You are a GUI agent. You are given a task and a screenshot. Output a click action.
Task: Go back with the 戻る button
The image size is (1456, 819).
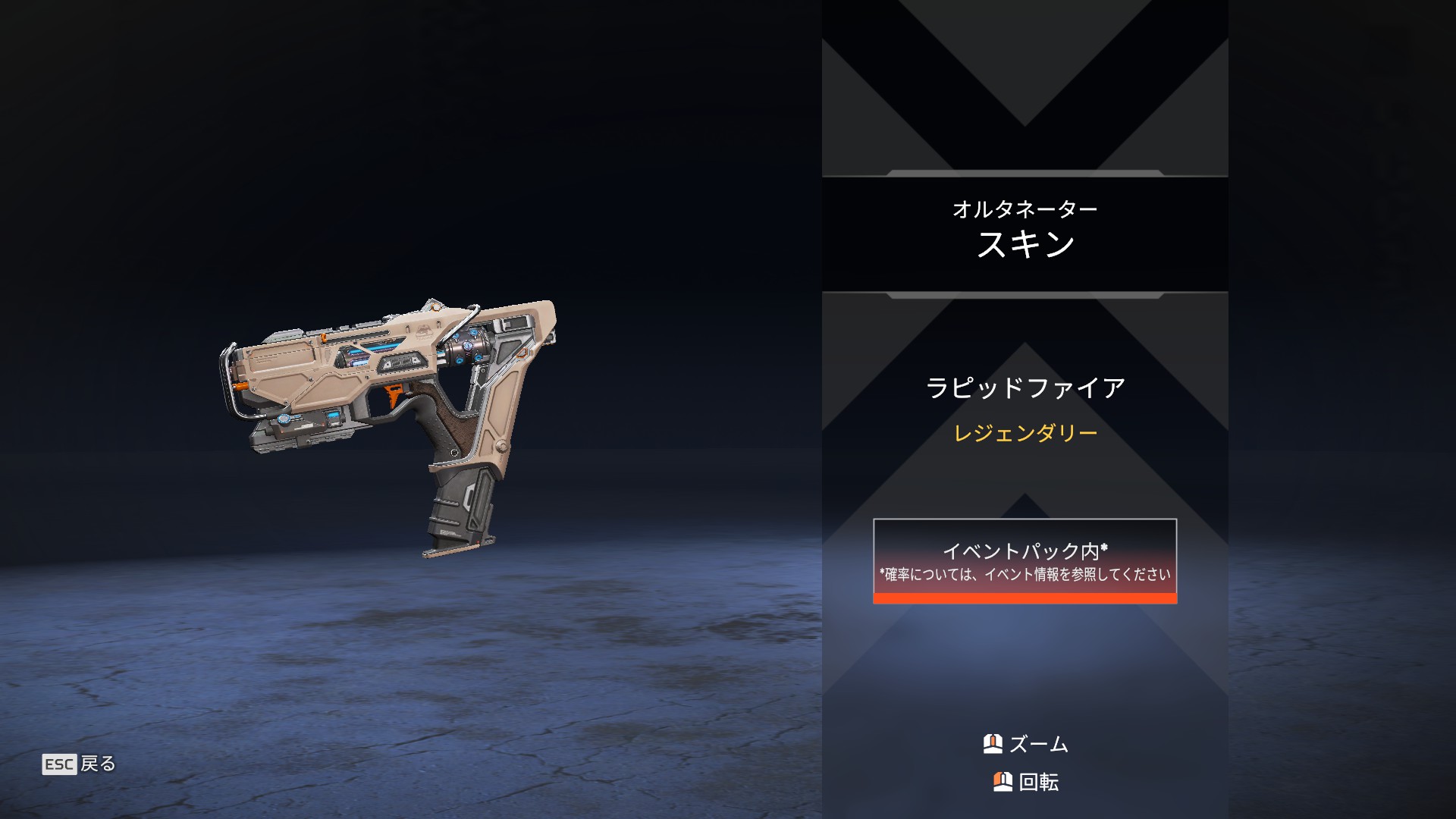coord(80,764)
